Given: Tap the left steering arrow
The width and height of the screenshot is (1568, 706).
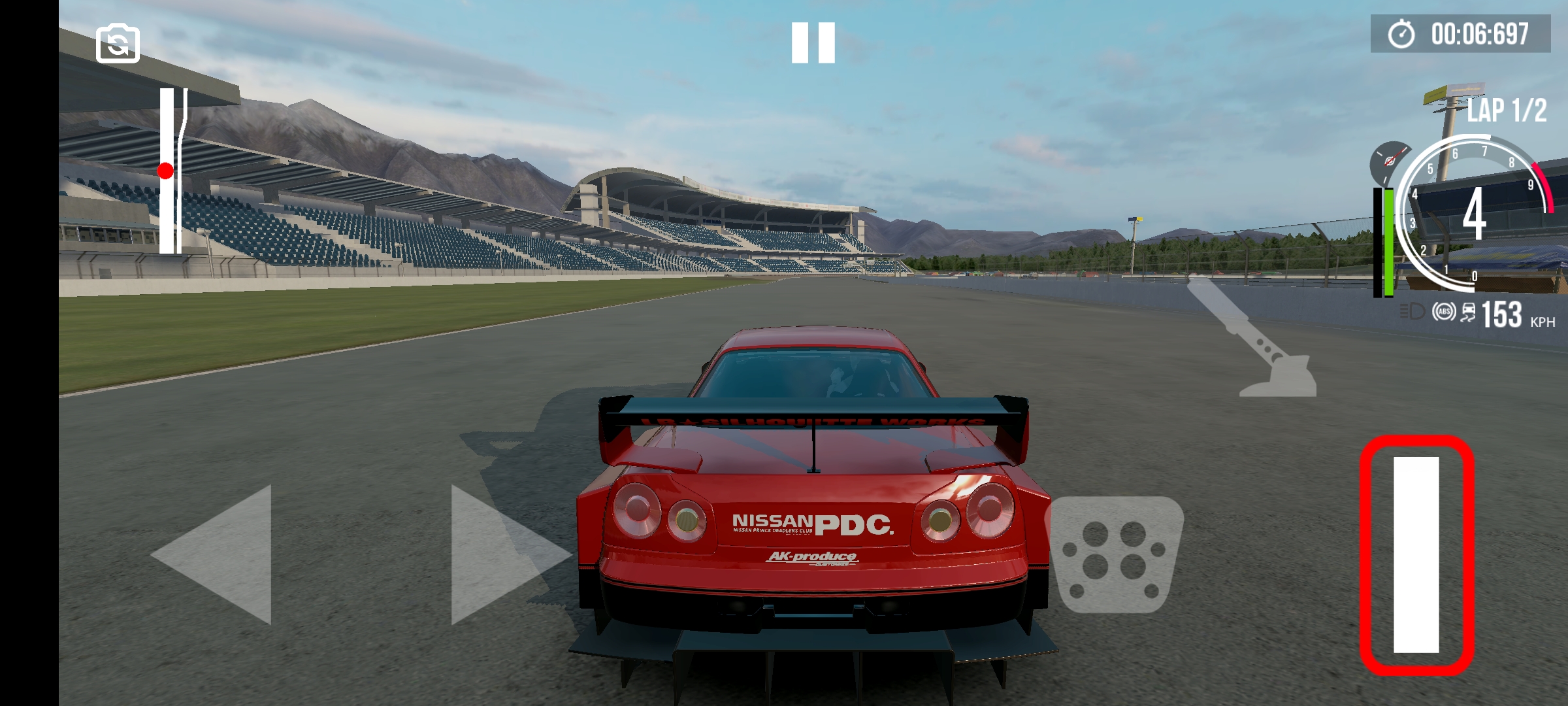Looking at the screenshot, I should tap(209, 556).
